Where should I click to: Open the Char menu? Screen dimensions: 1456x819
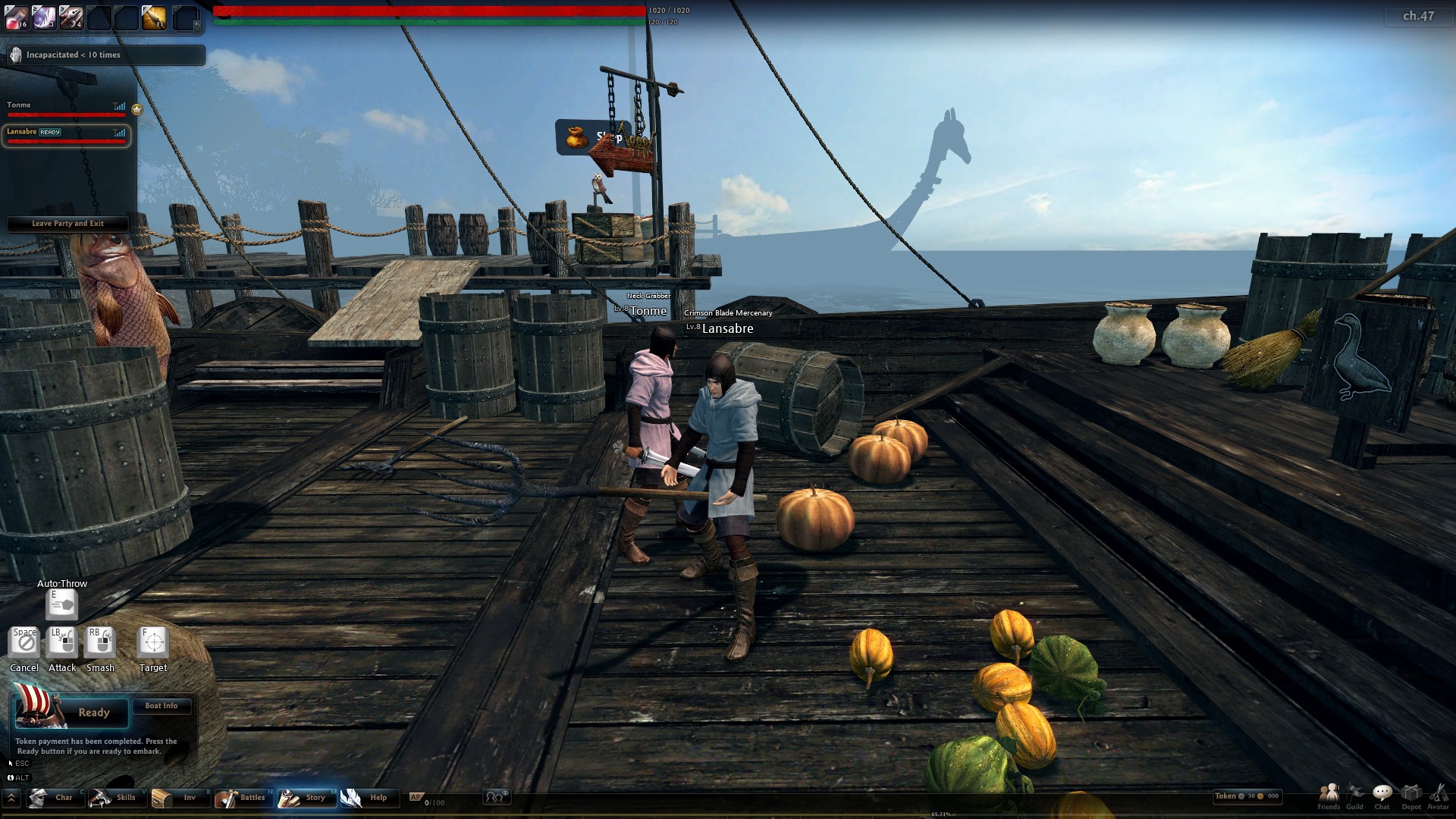click(54, 798)
